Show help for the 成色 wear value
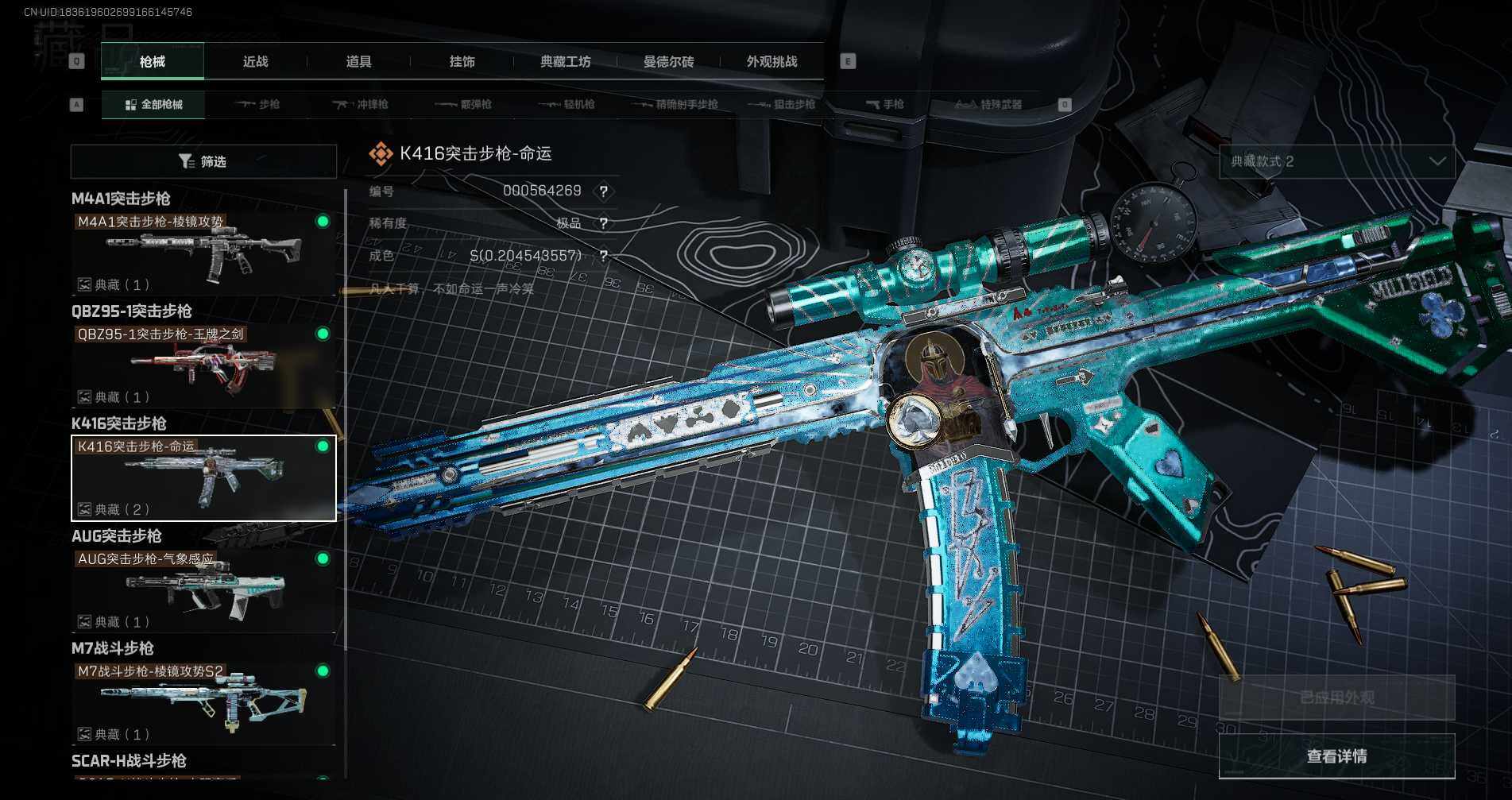 [604, 256]
